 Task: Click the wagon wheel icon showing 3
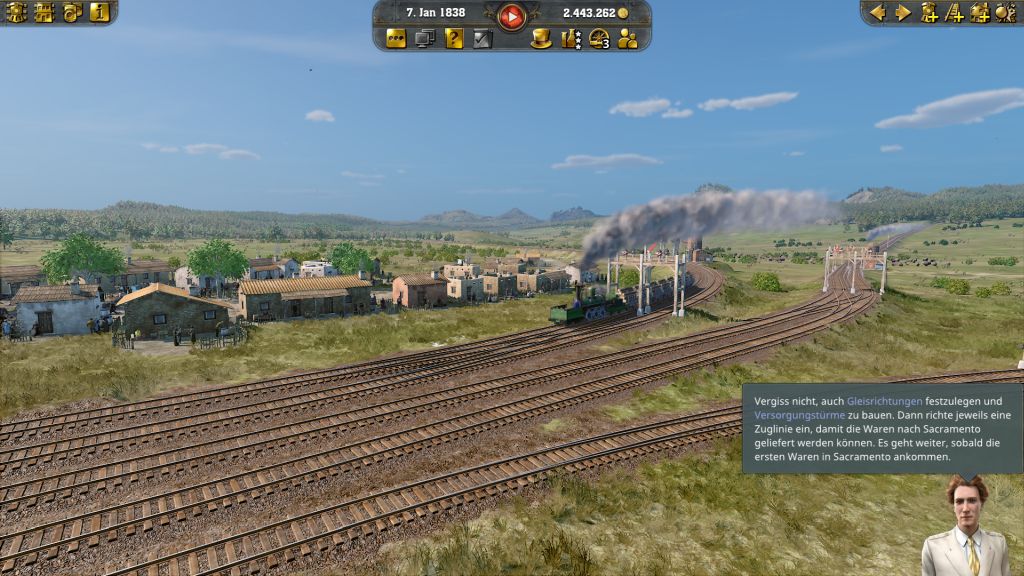pos(600,39)
